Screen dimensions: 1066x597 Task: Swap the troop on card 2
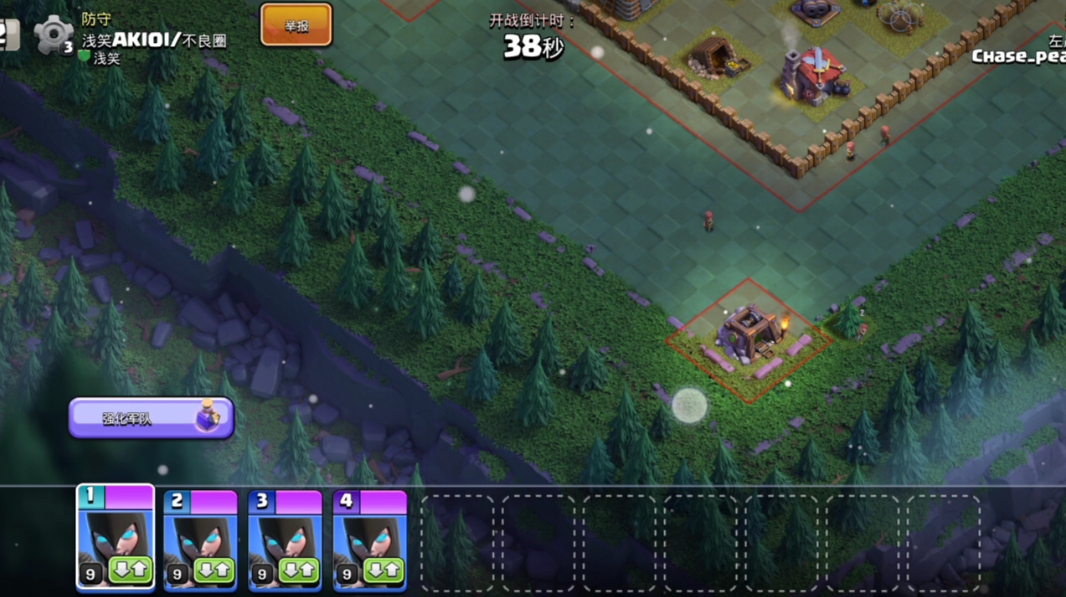[x=213, y=571]
